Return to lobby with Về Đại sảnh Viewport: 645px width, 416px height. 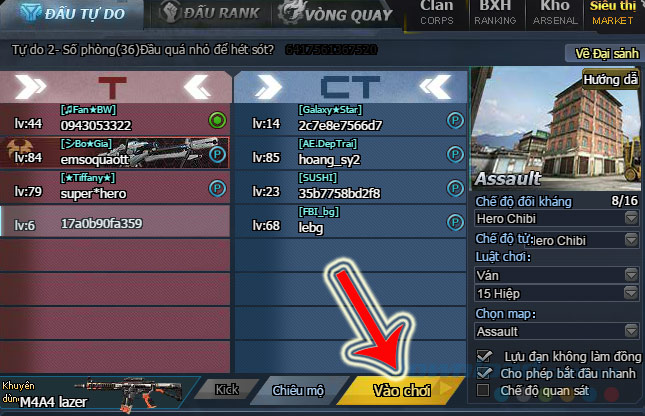coord(603,52)
